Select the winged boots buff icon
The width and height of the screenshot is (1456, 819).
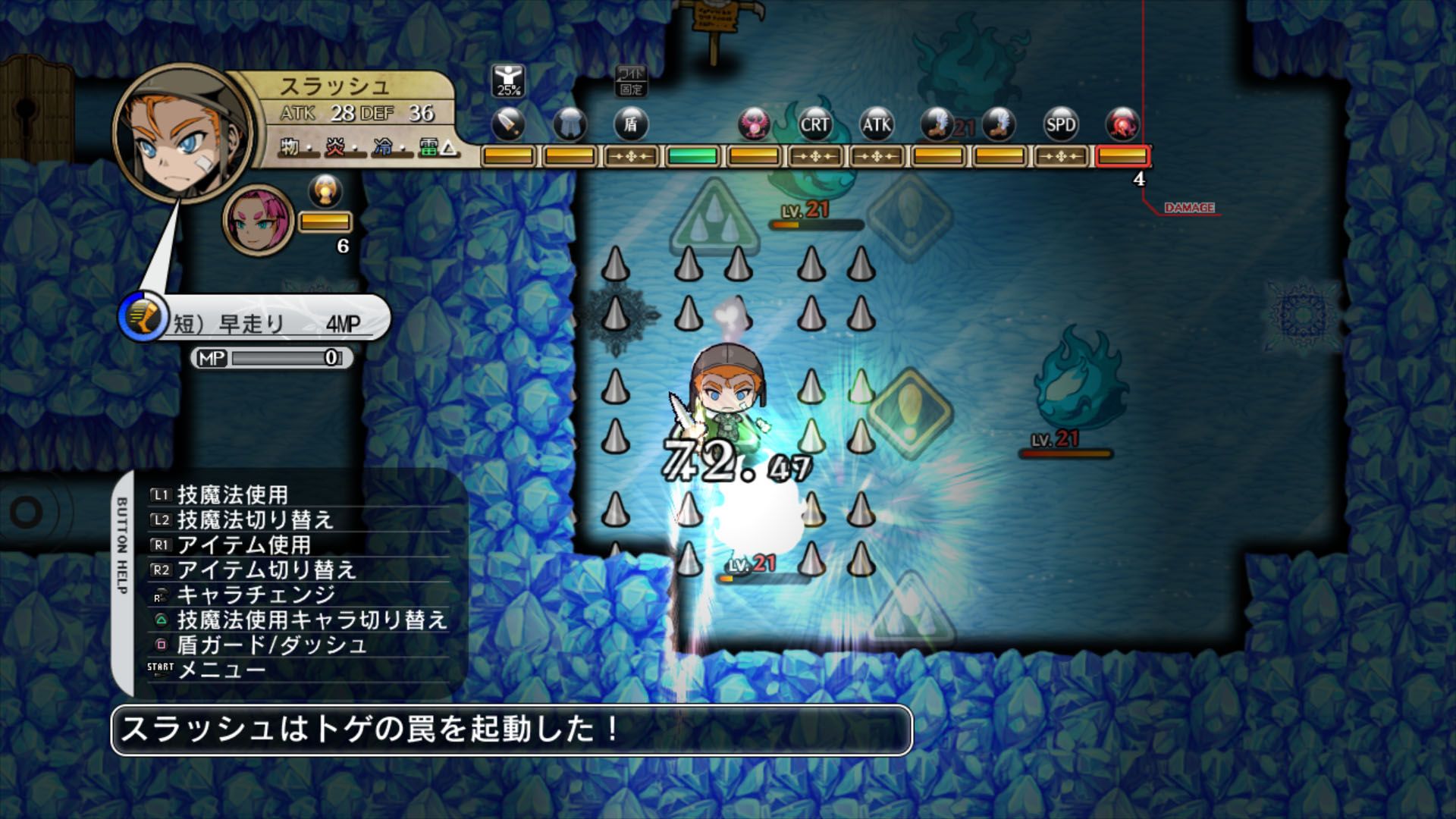click(x=936, y=124)
